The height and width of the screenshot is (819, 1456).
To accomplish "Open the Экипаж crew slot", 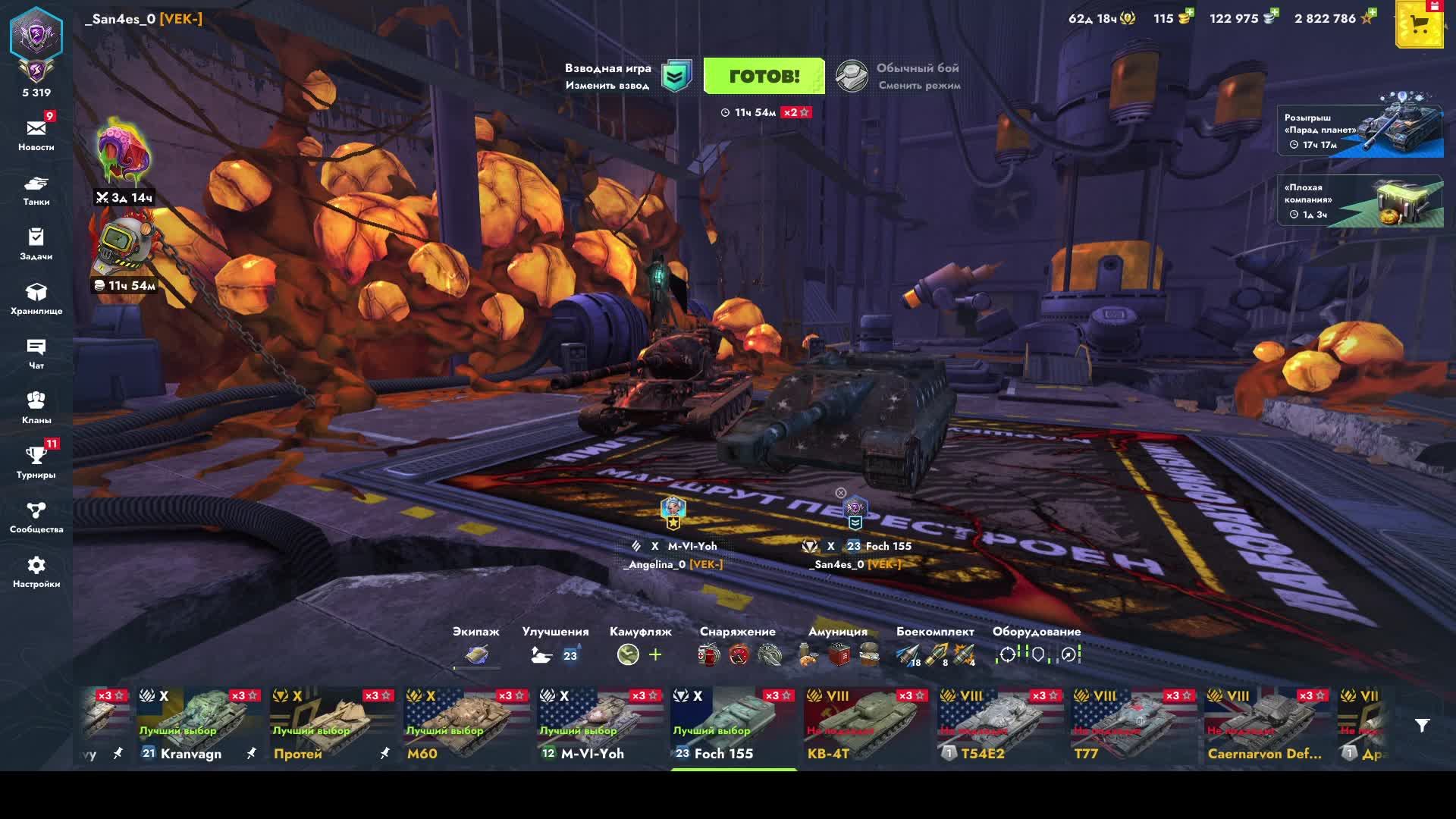I will [x=476, y=654].
